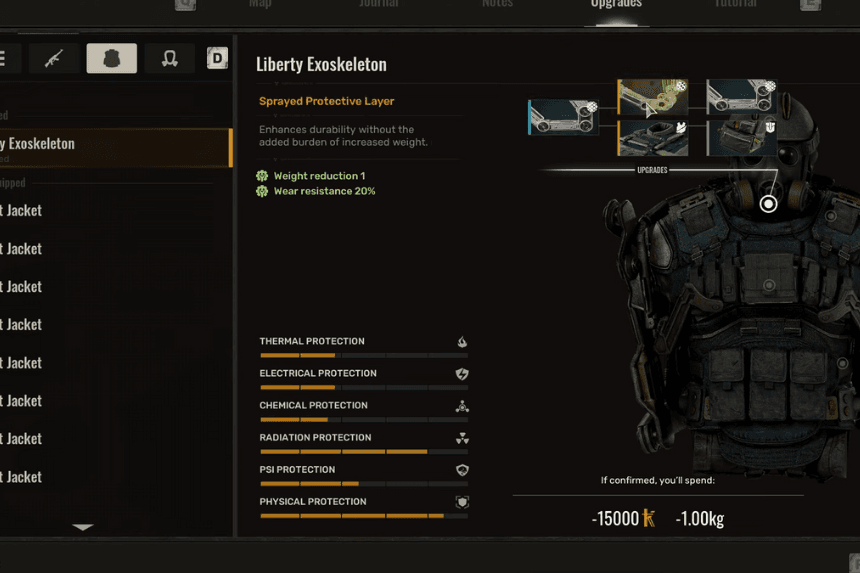This screenshot has height=573, width=860.
Task: Click the circular upgrade marker on the armor
Action: pos(768,204)
